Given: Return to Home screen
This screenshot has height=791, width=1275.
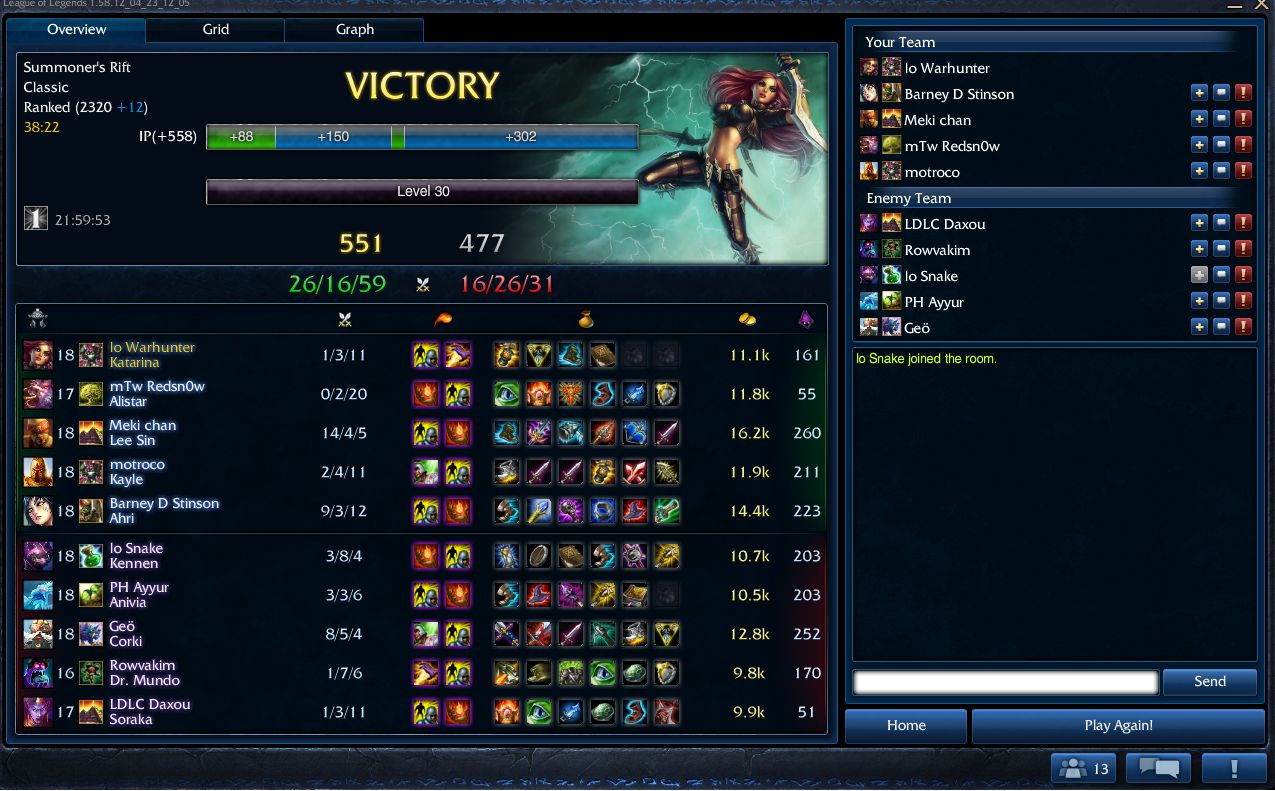Looking at the screenshot, I should [906, 726].
